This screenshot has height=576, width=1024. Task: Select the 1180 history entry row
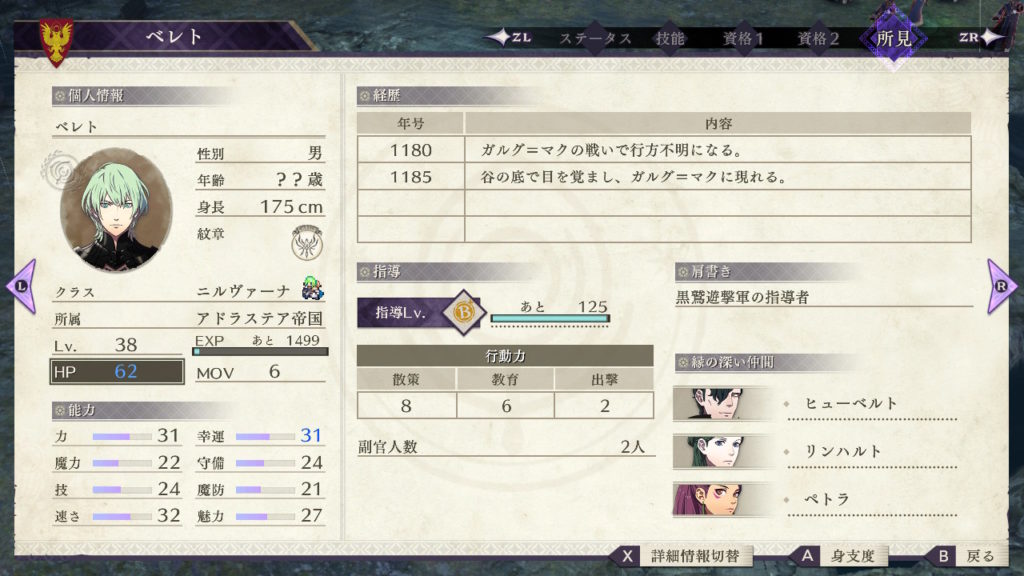(663, 150)
